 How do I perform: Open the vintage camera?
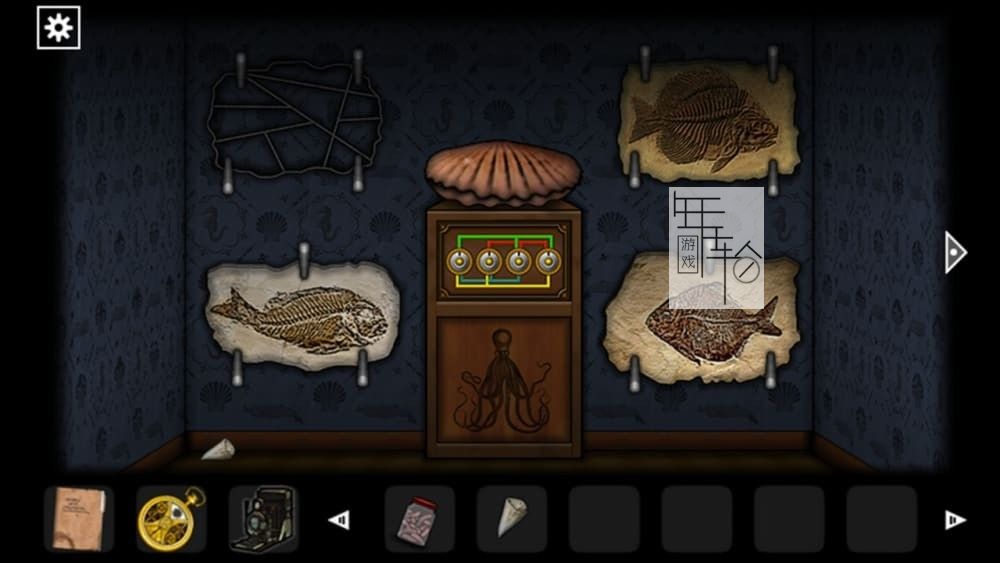coord(263,519)
